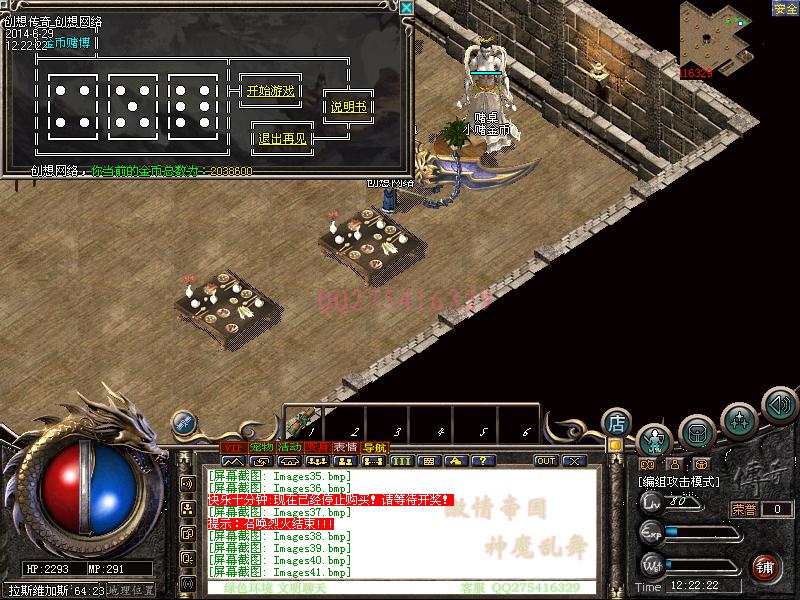Toggle the sound speaker button
Image resolution: width=800 pixels, height=600 pixels.
pos(779,404)
